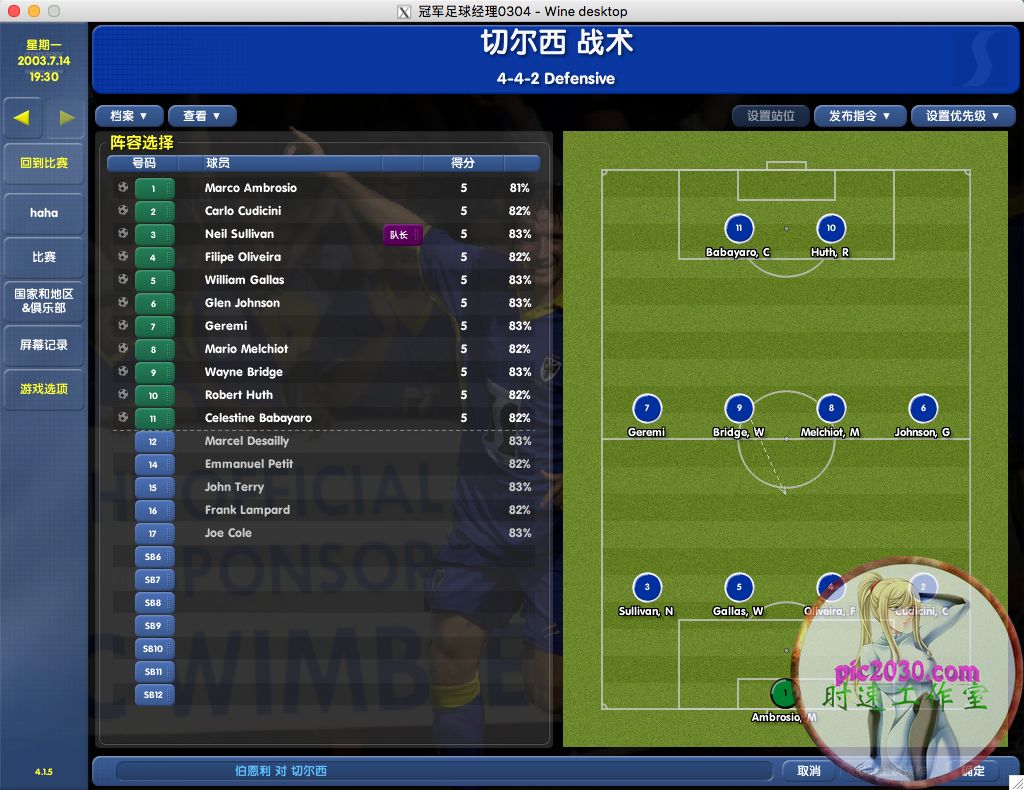Open the 比赛 sidebar menu
The height and width of the screenshot is (790, 1024).
[x=44, y=257]
